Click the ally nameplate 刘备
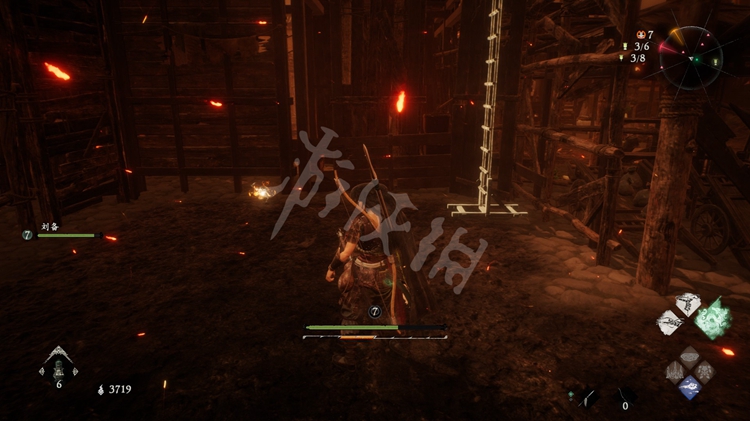This screenshot has width=750, height=421. pyautogui.click(x=50, y=227)
